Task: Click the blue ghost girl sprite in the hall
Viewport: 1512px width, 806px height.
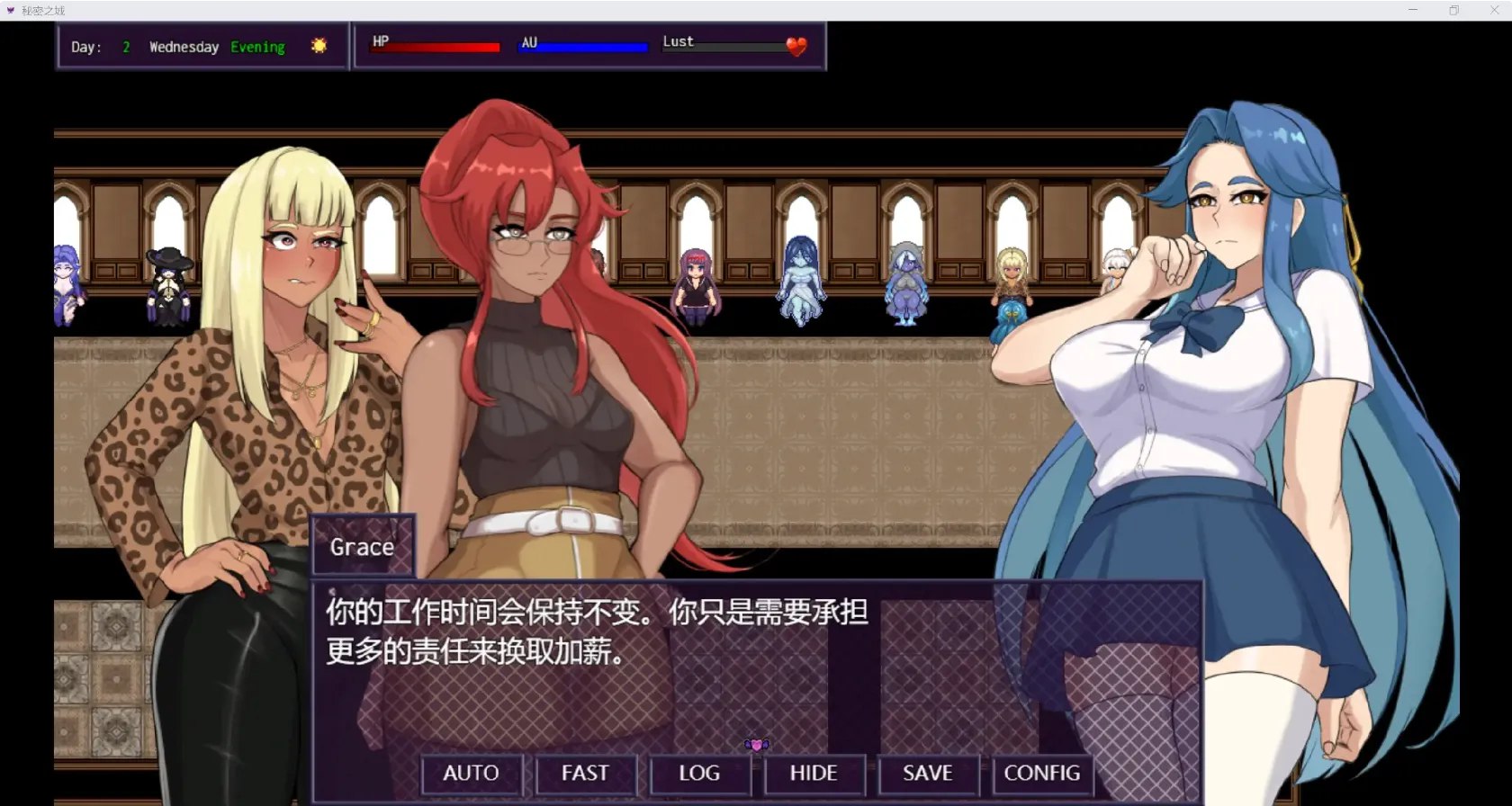Action: coord(800,282)
